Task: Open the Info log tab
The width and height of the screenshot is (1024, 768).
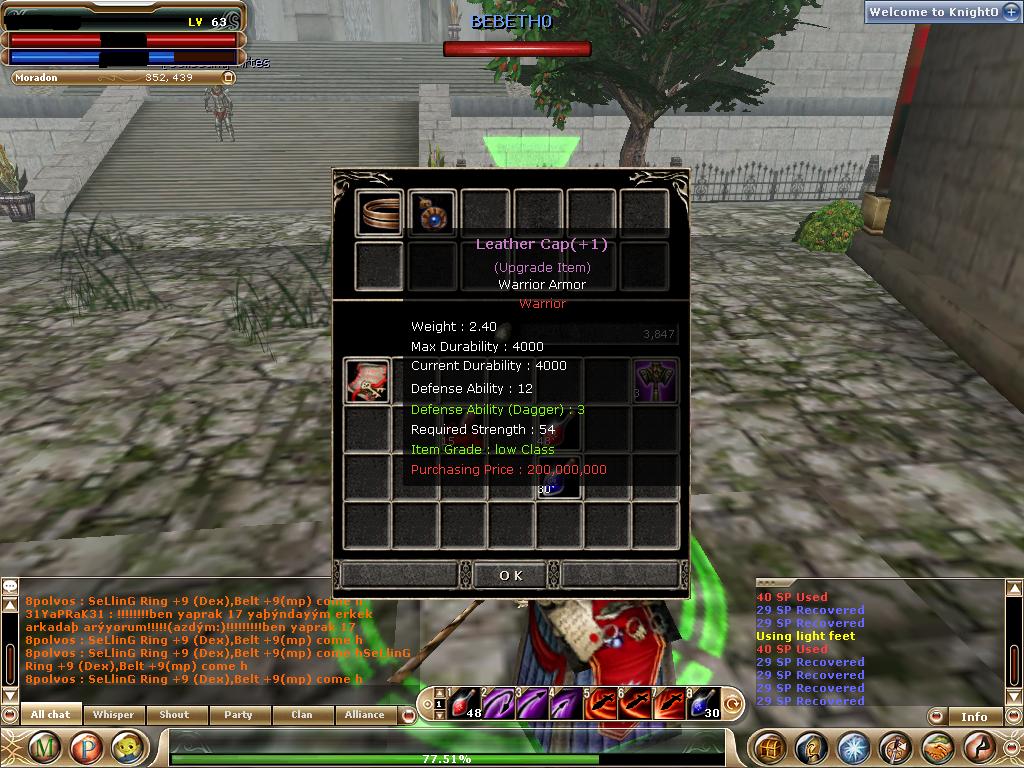Action: pyautogui.click(x=974, y=716)
